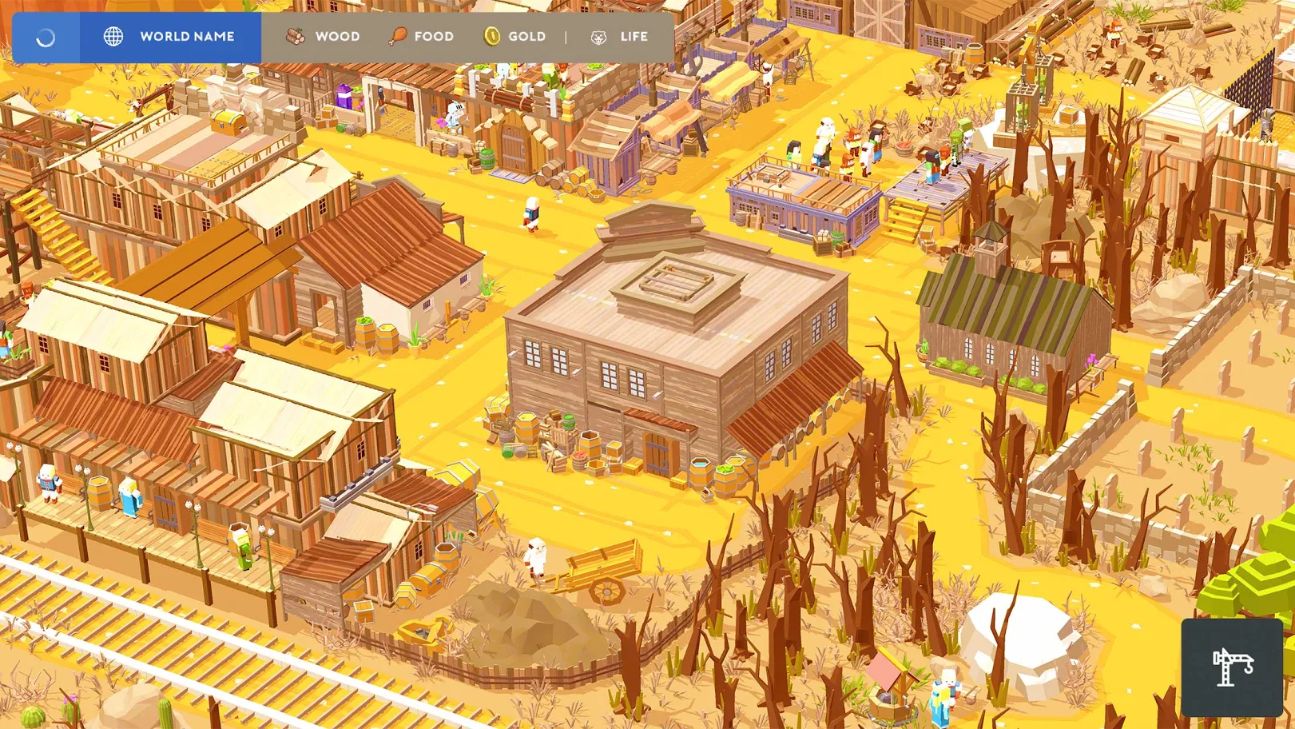This screenshot has width=1295, height=729.
Task: Click the WORLD NAME label
Action: (x=188, y=36)
